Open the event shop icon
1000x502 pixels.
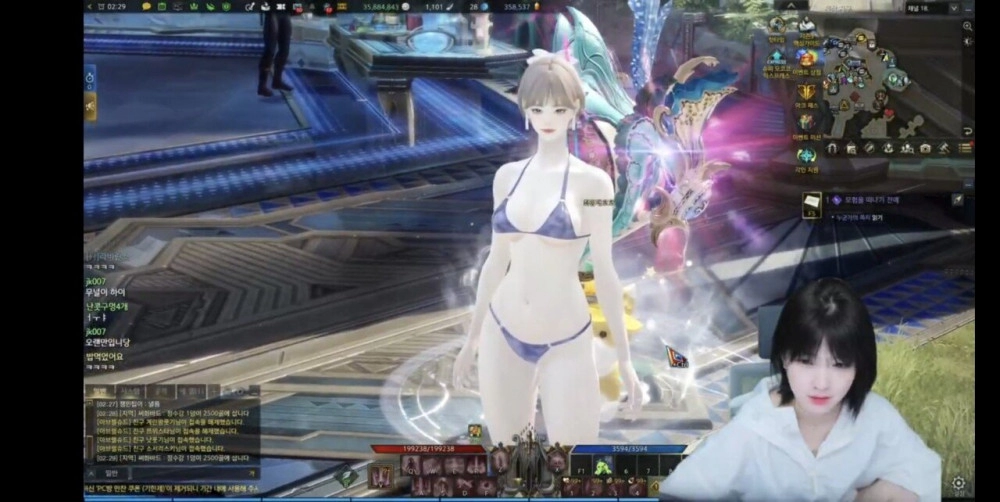(x=806, y=58)
